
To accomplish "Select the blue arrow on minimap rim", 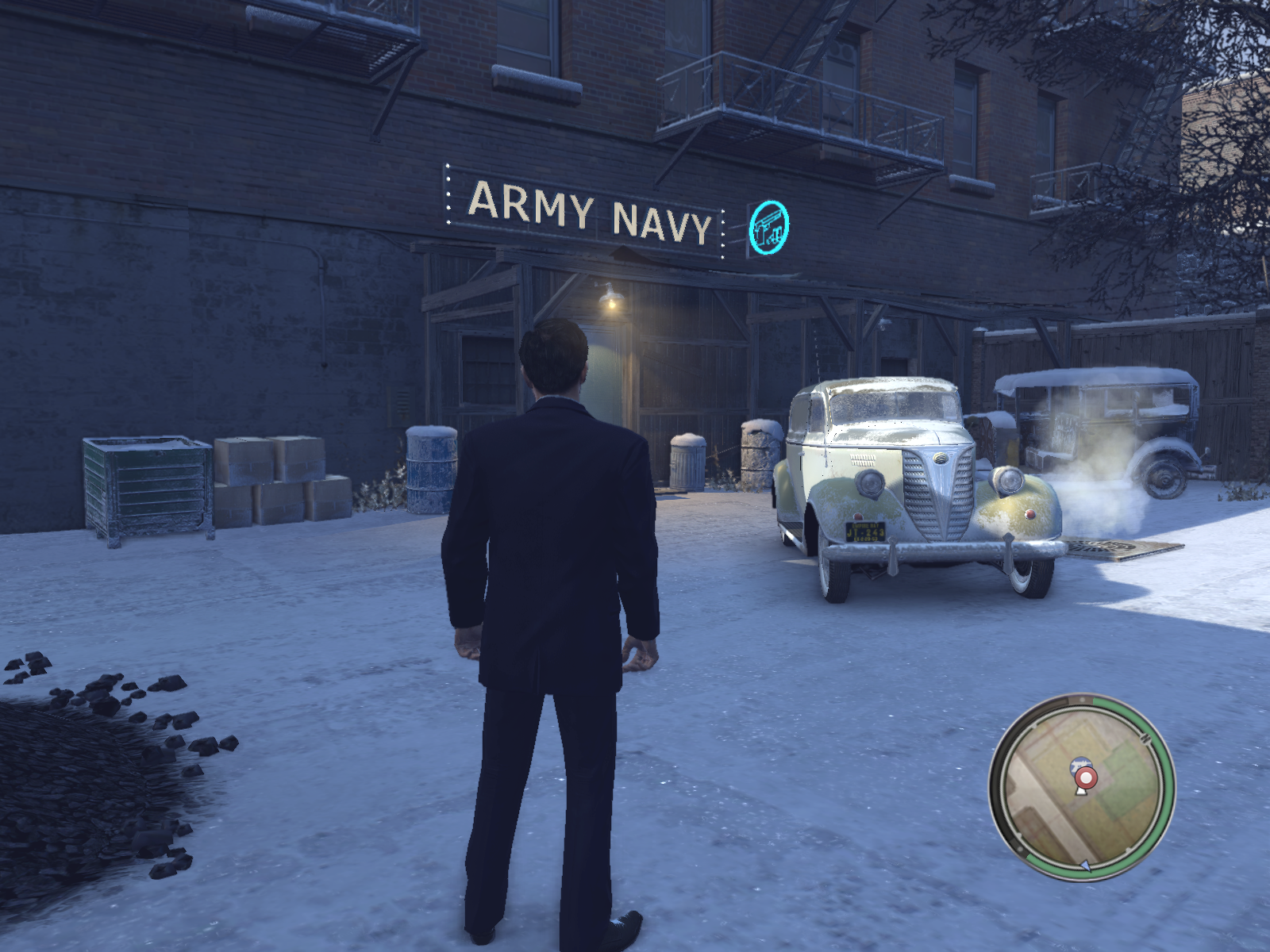I will click(x=1086, y=866).
